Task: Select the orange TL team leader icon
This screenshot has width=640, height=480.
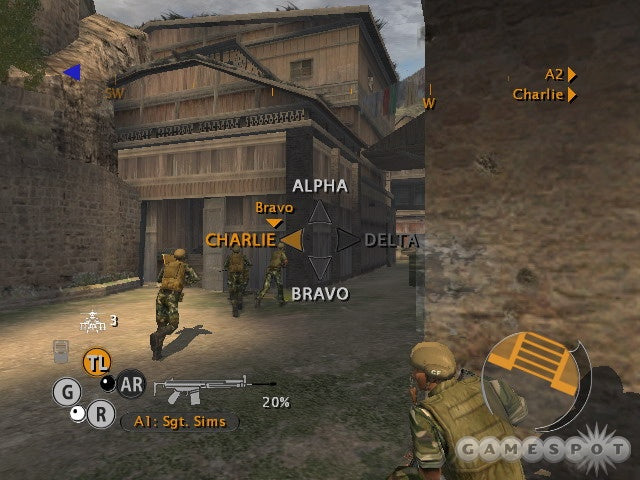Action: (97, 362)
